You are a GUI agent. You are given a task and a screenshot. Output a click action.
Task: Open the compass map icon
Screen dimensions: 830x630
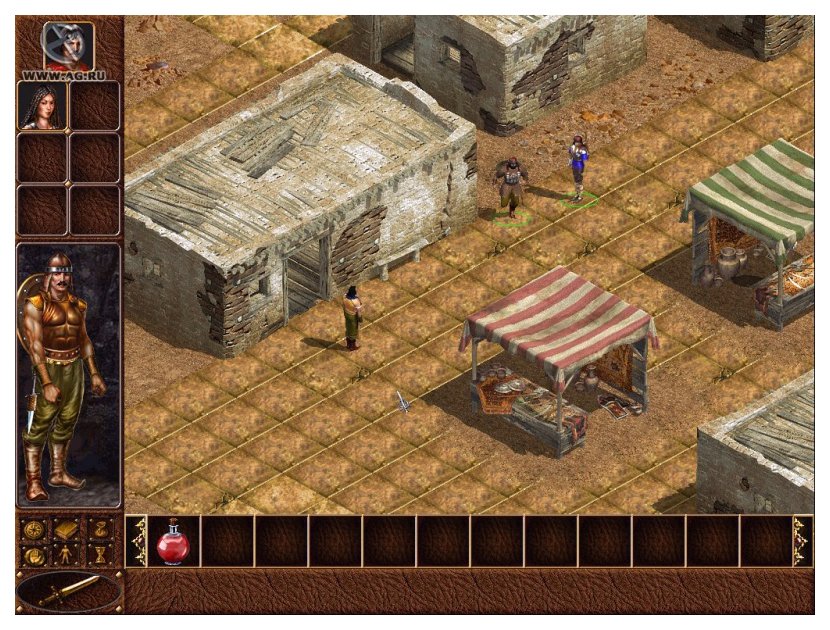click(x=35, y=529)
